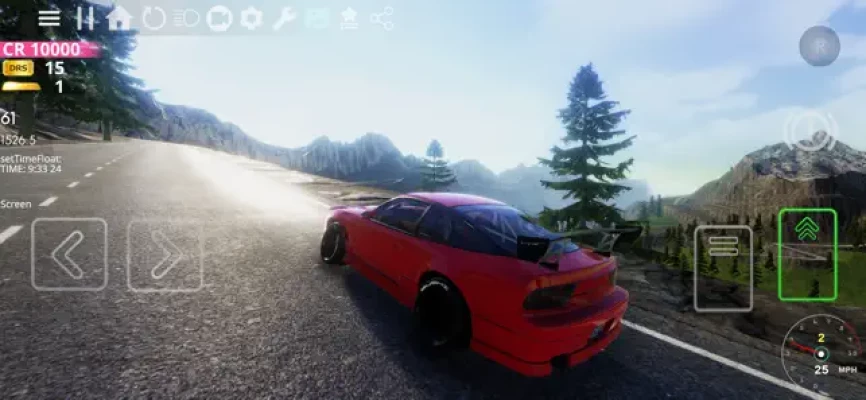Open the star rating icon
The image size is (866, 400).
[x=349, y=18]
